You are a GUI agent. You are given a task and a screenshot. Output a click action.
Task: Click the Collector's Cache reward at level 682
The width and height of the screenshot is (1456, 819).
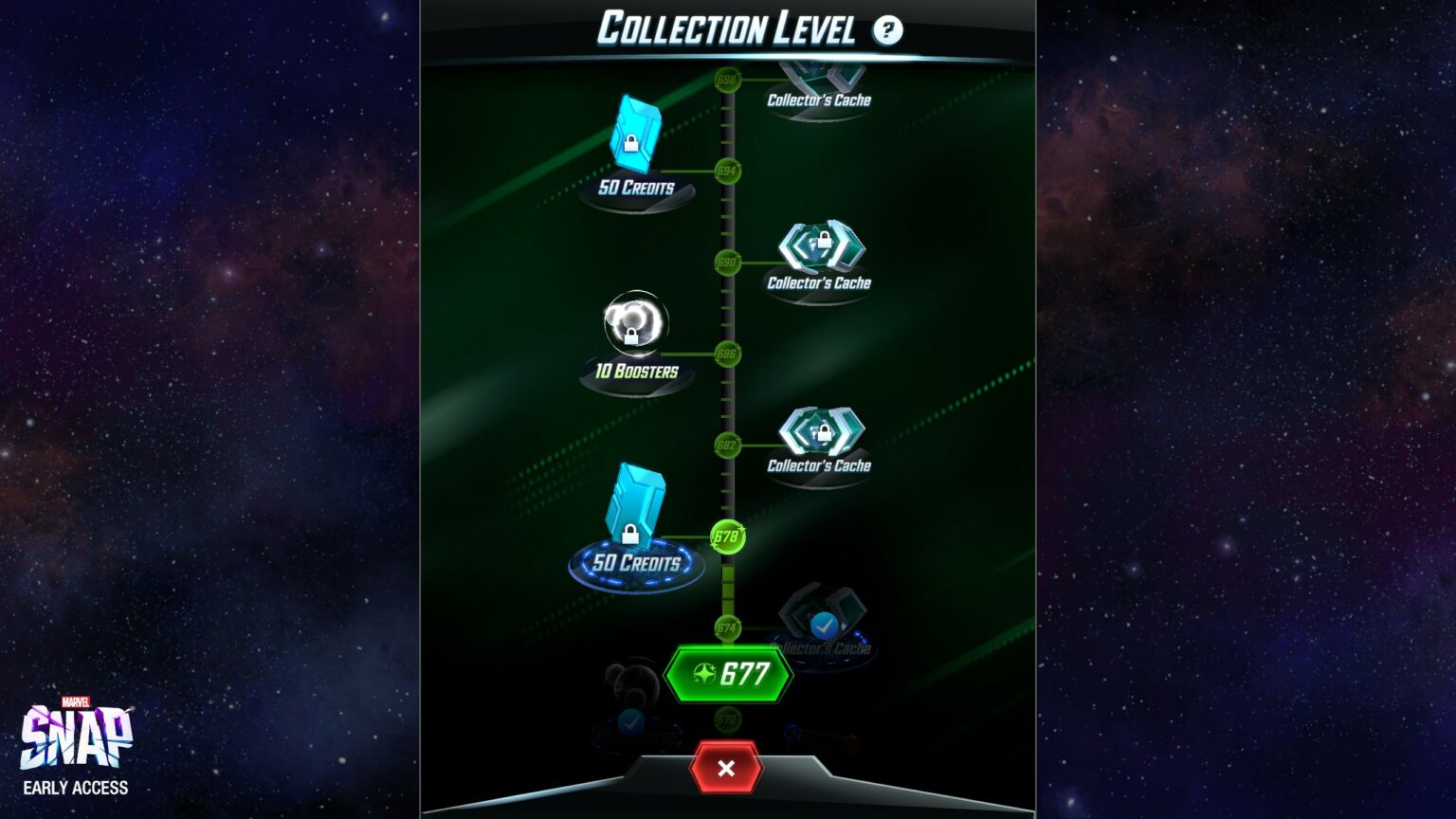point(821,431)
